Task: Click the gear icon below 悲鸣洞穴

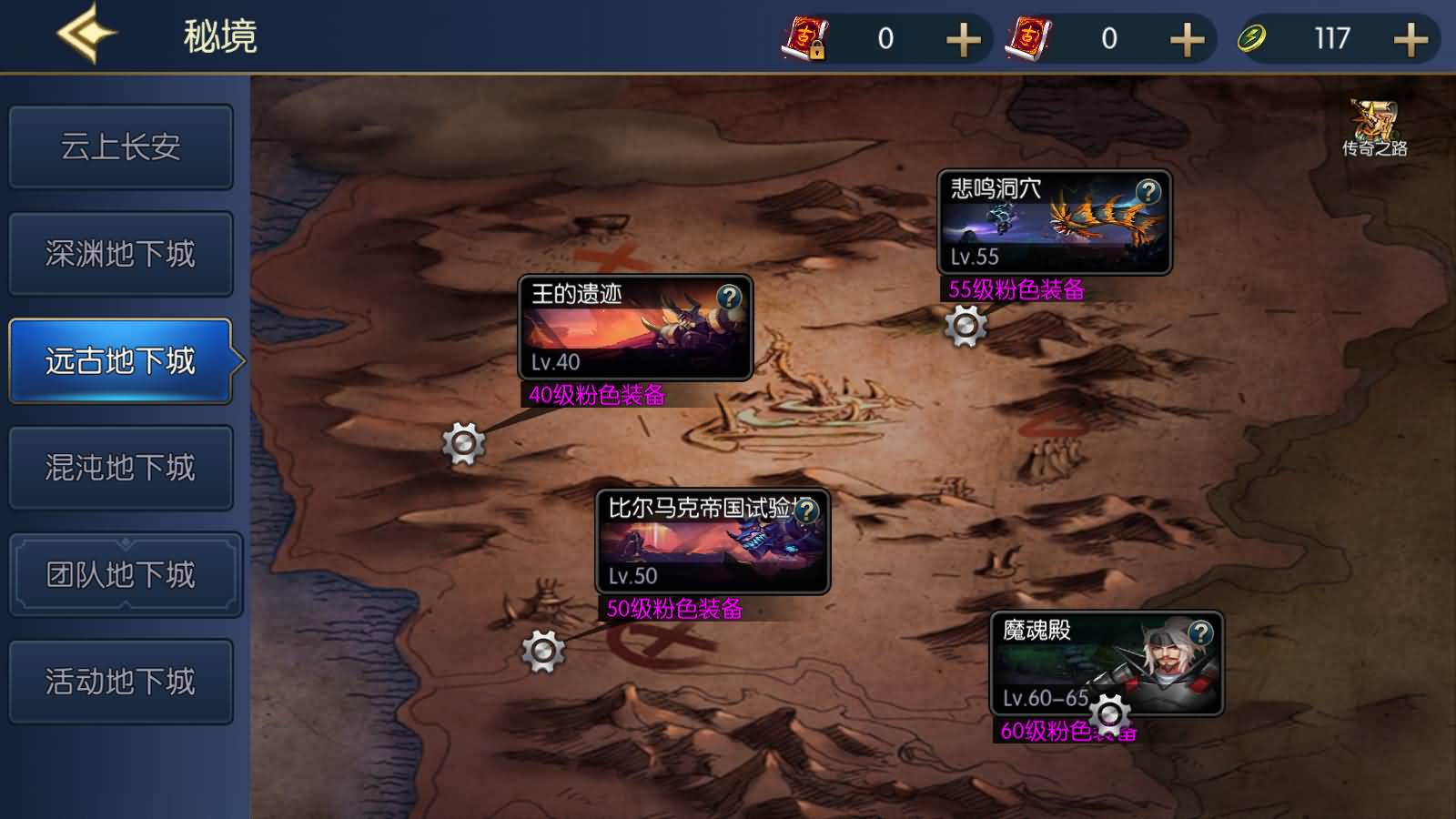Action: point(964,328)
